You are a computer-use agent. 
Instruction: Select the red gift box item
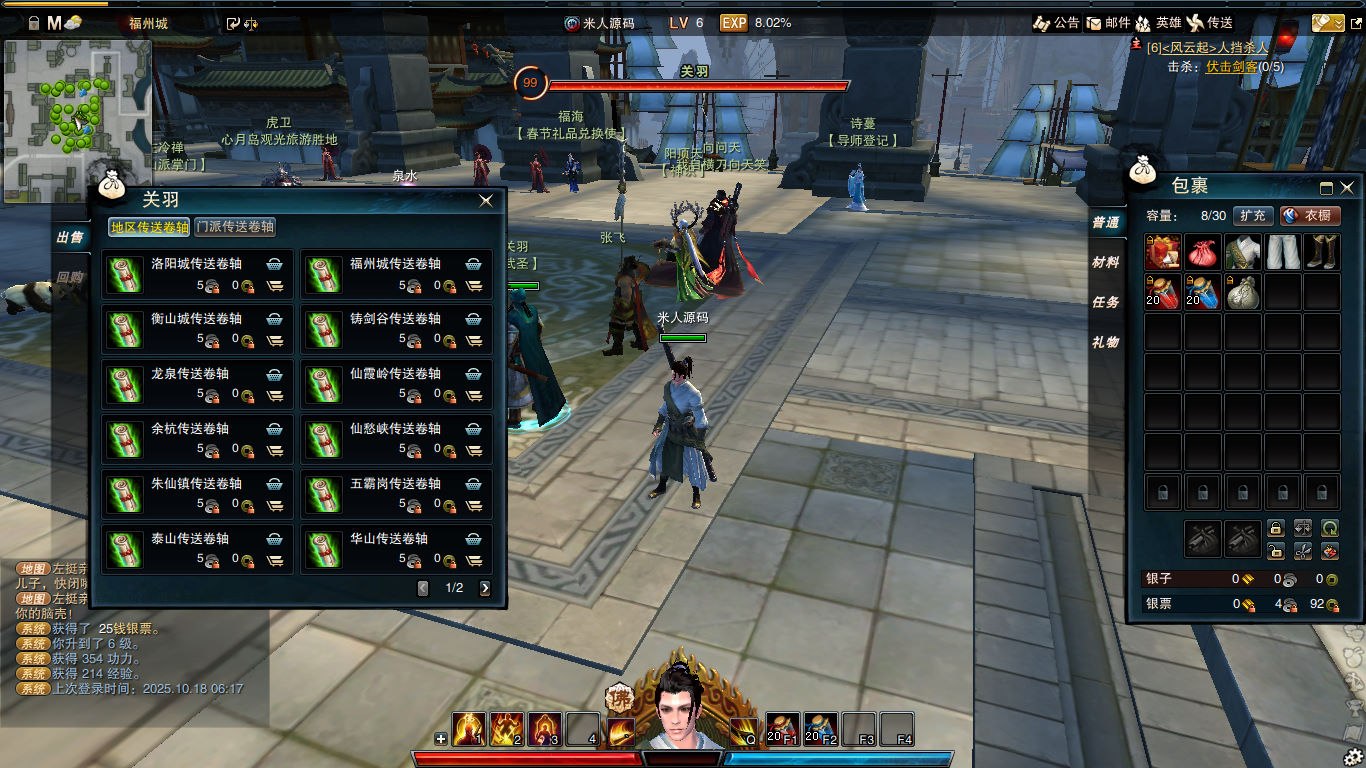[x=1163, y=252]
